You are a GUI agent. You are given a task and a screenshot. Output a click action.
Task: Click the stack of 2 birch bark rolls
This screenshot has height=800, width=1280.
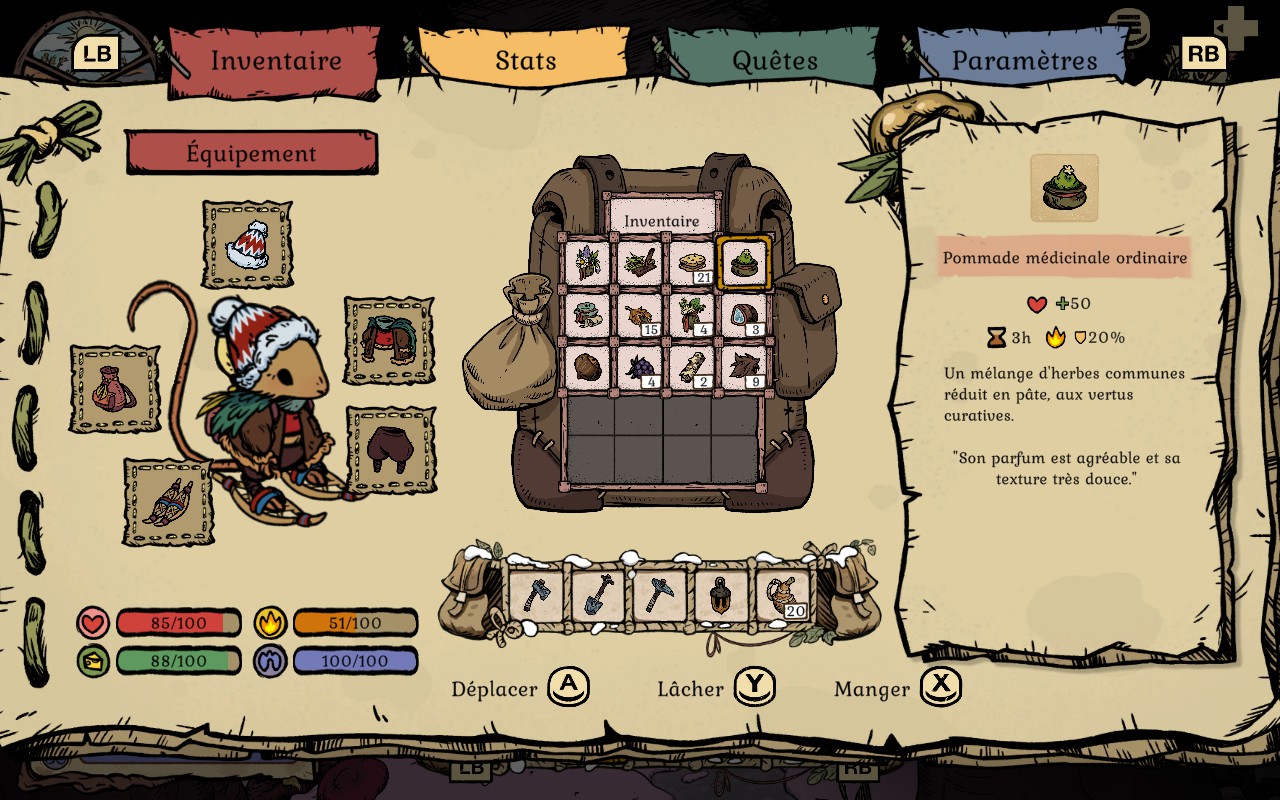[x=692, y=367]
